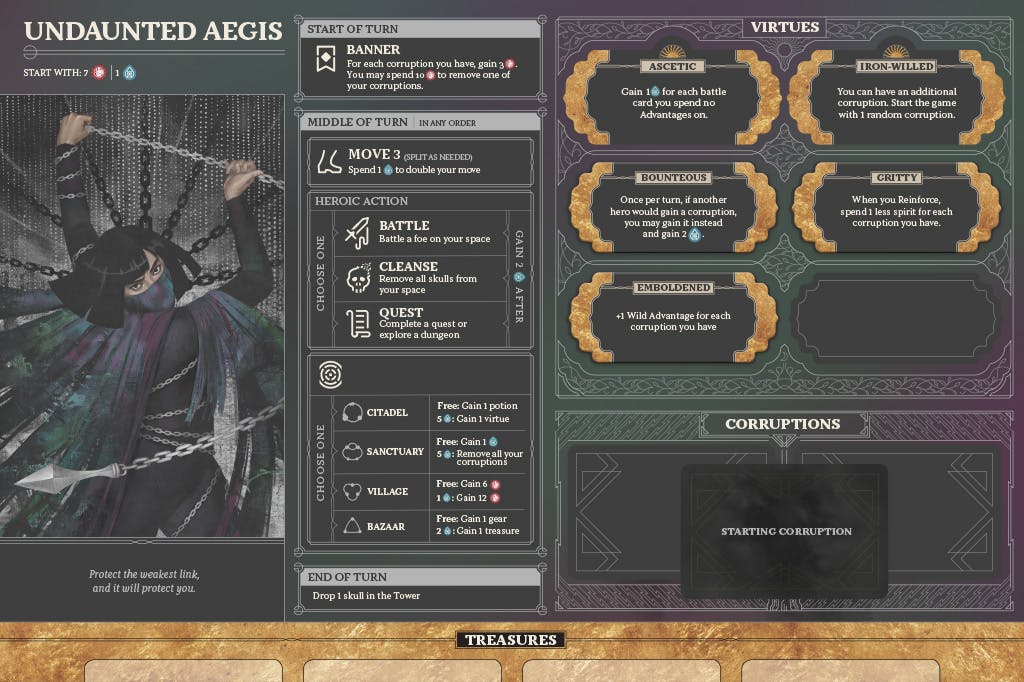Activate the Emboldened virtue card
The image size is (1024, 682).
671,318
